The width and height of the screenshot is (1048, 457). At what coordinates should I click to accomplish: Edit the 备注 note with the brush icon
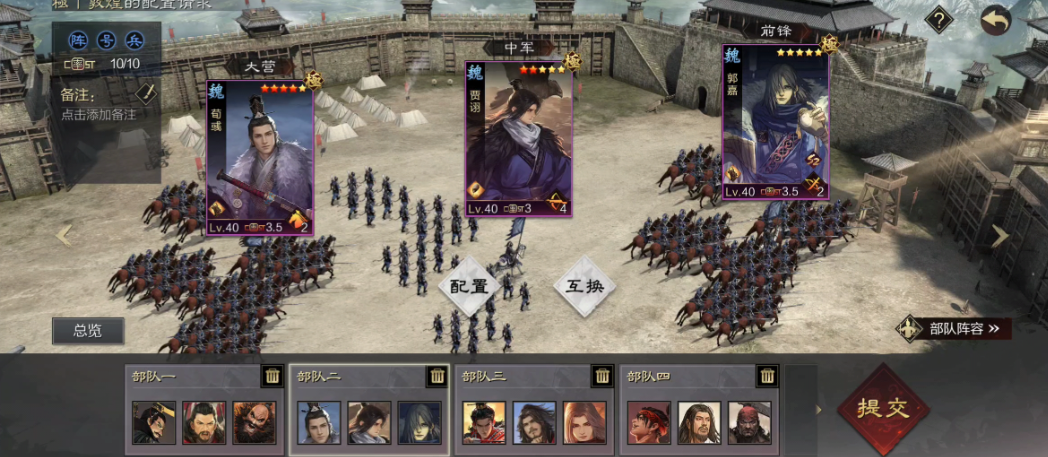146,93
